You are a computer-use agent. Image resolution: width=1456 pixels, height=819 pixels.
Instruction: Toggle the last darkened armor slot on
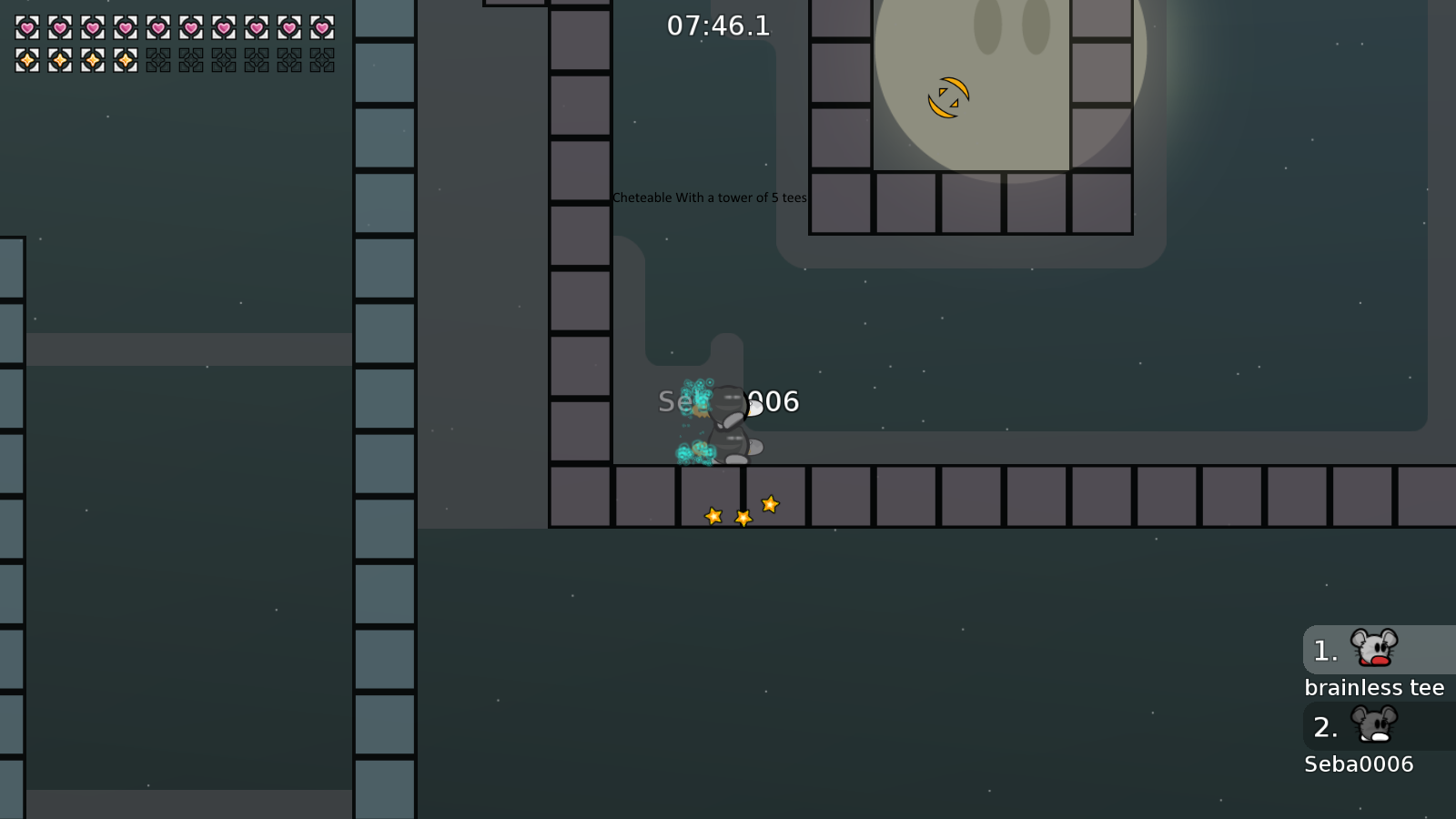pyautogui.click(x=318, y=60)
